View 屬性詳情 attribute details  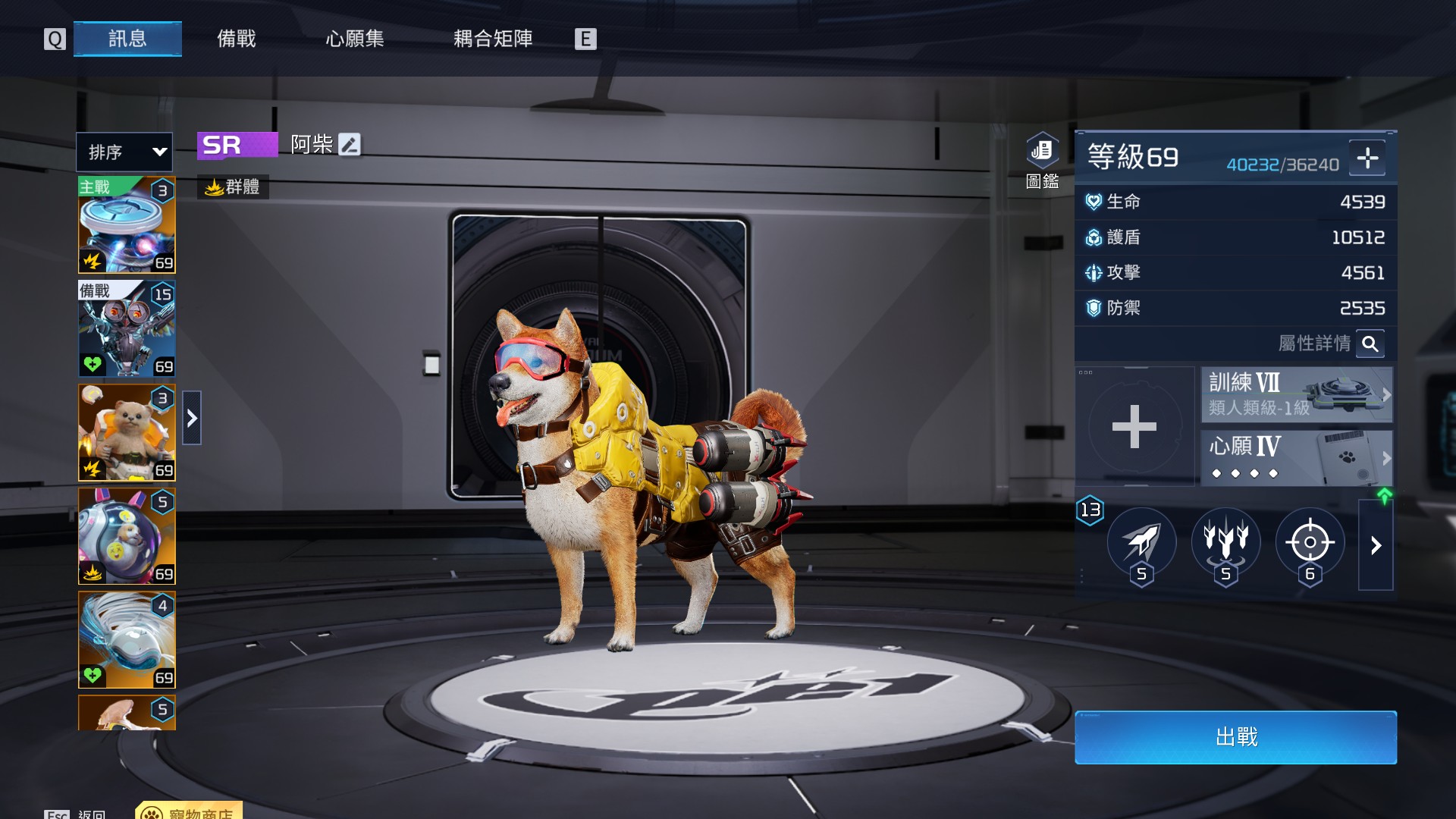(1370, 344)
